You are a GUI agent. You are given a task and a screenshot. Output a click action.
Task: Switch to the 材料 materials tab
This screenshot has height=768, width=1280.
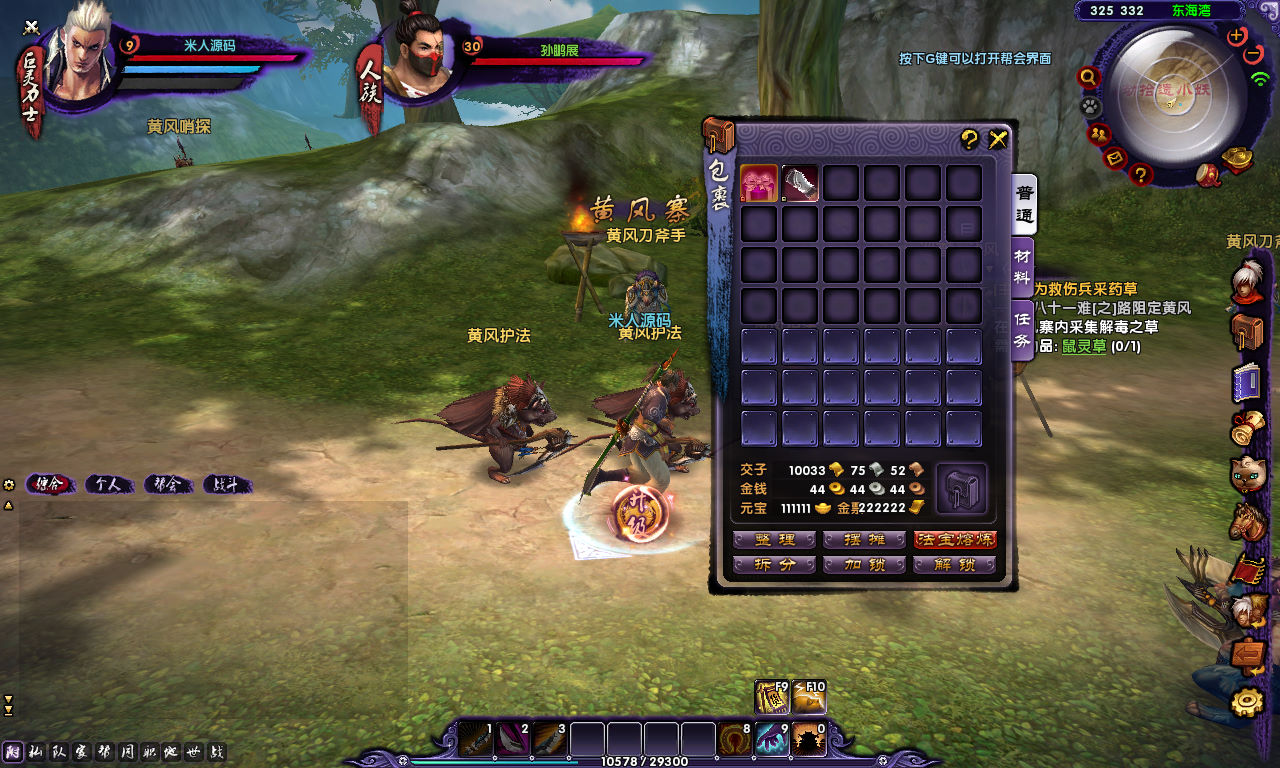click(x=1022, y=266)
